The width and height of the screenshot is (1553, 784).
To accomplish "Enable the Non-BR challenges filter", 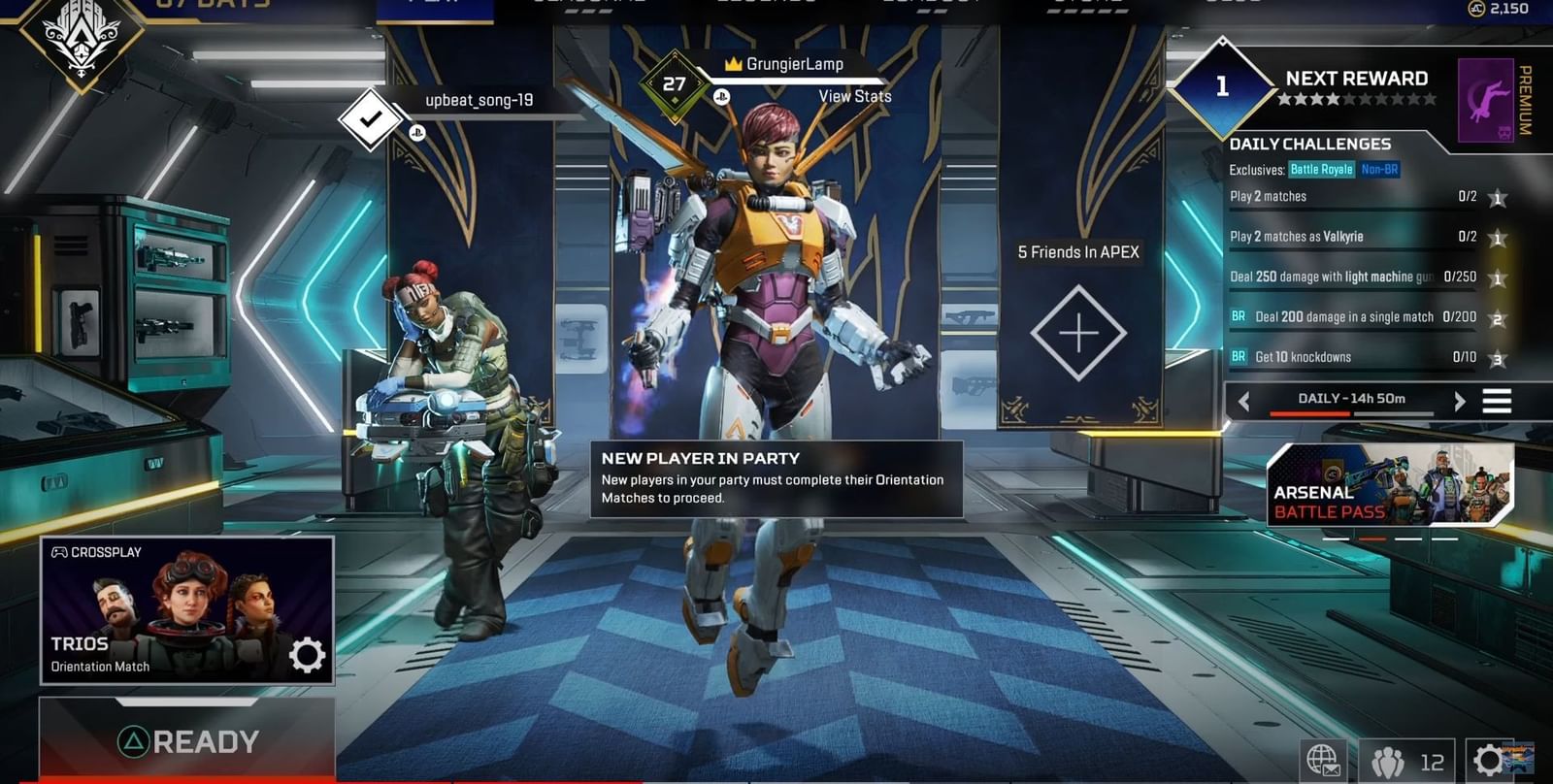I will pyautogui.click(x=1381, y=169).
